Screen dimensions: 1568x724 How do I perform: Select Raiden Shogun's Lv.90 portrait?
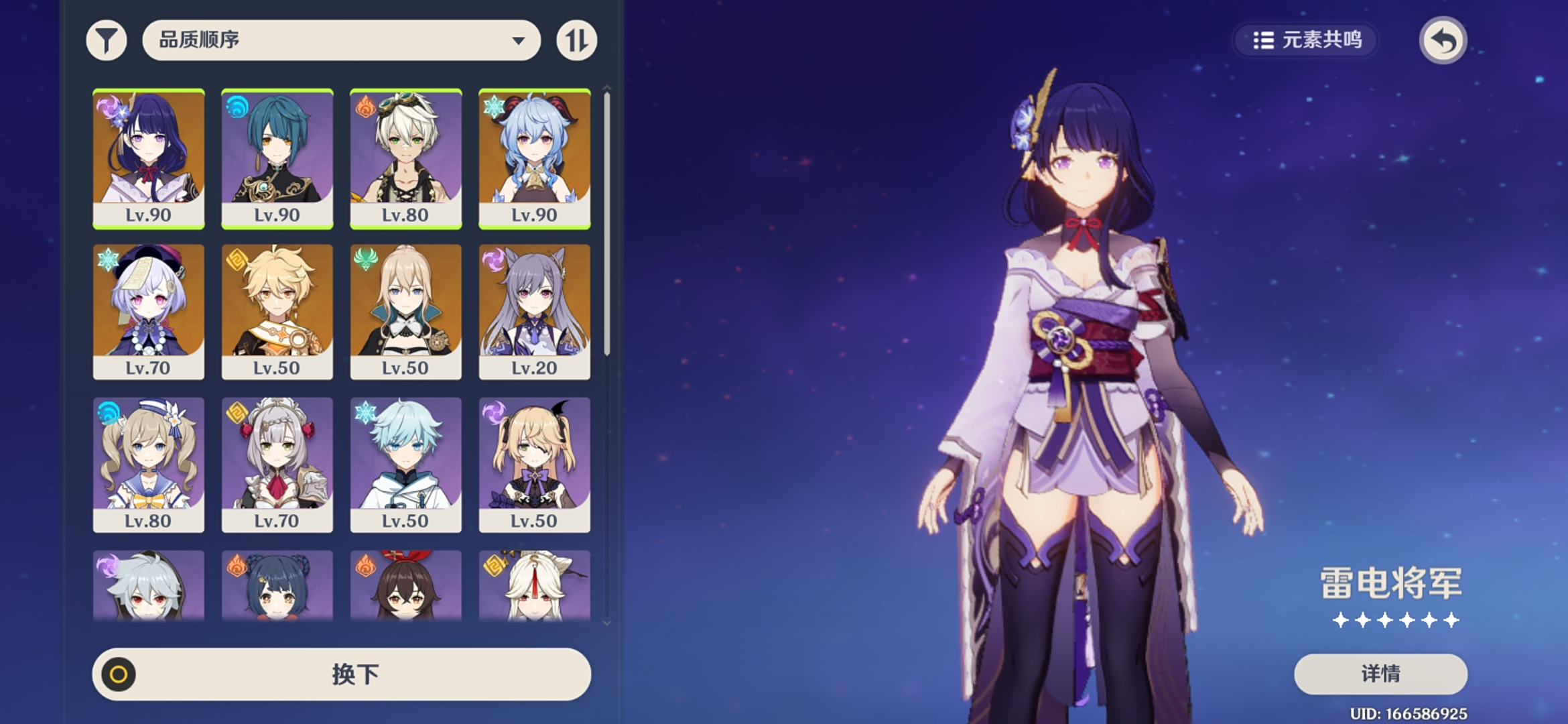click(x=148, y=158)
